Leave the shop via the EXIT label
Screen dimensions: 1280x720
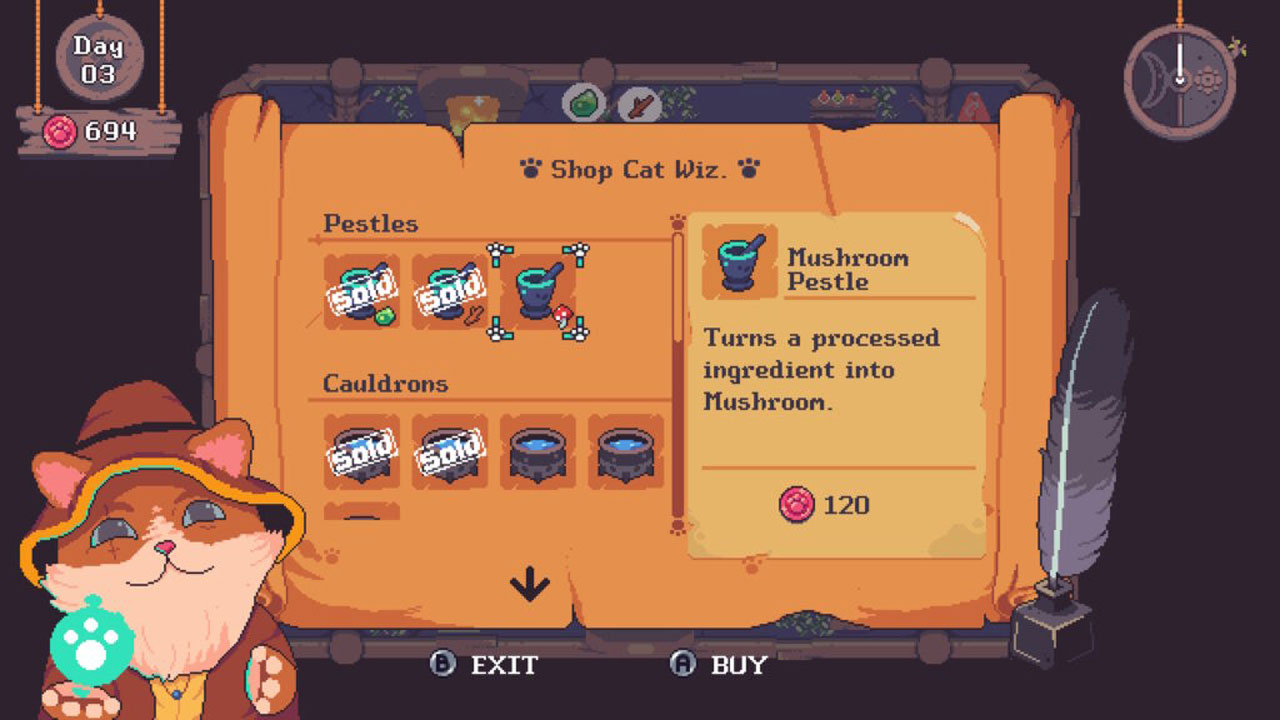tap(504, 665)
